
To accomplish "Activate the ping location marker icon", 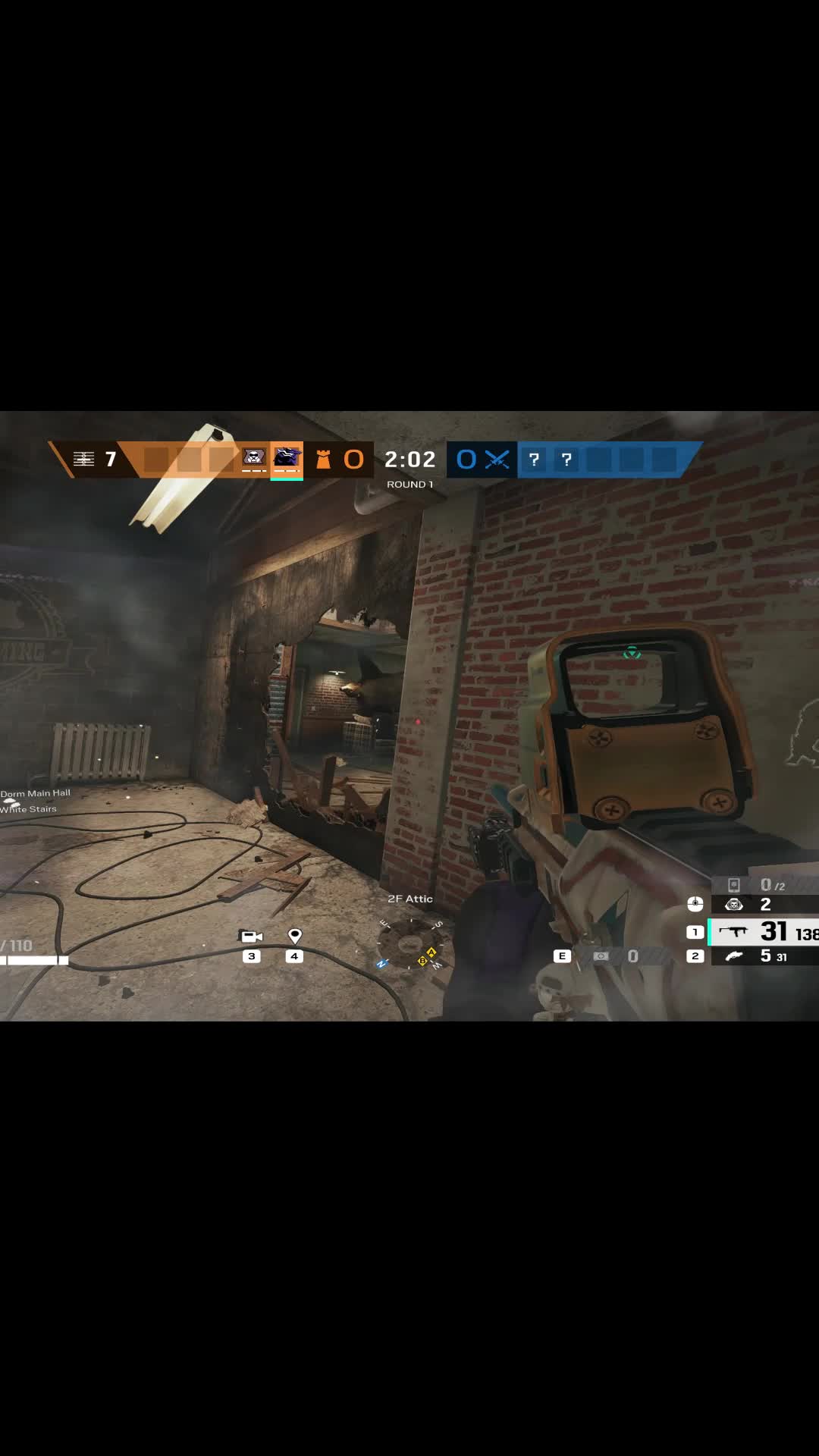I will [x=295, y=937].
